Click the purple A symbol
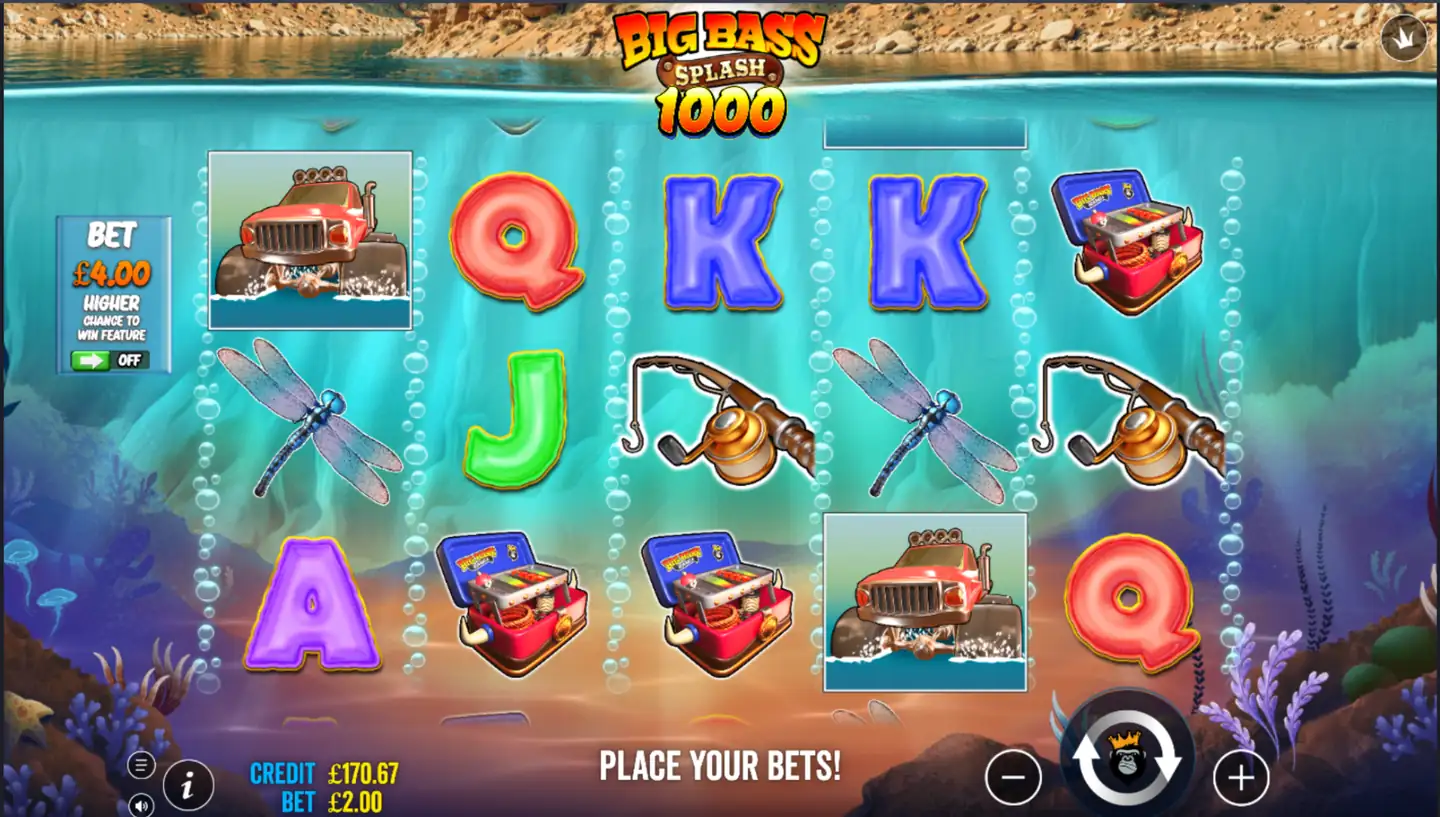The image size is (1440, 817). coord(310,605)
